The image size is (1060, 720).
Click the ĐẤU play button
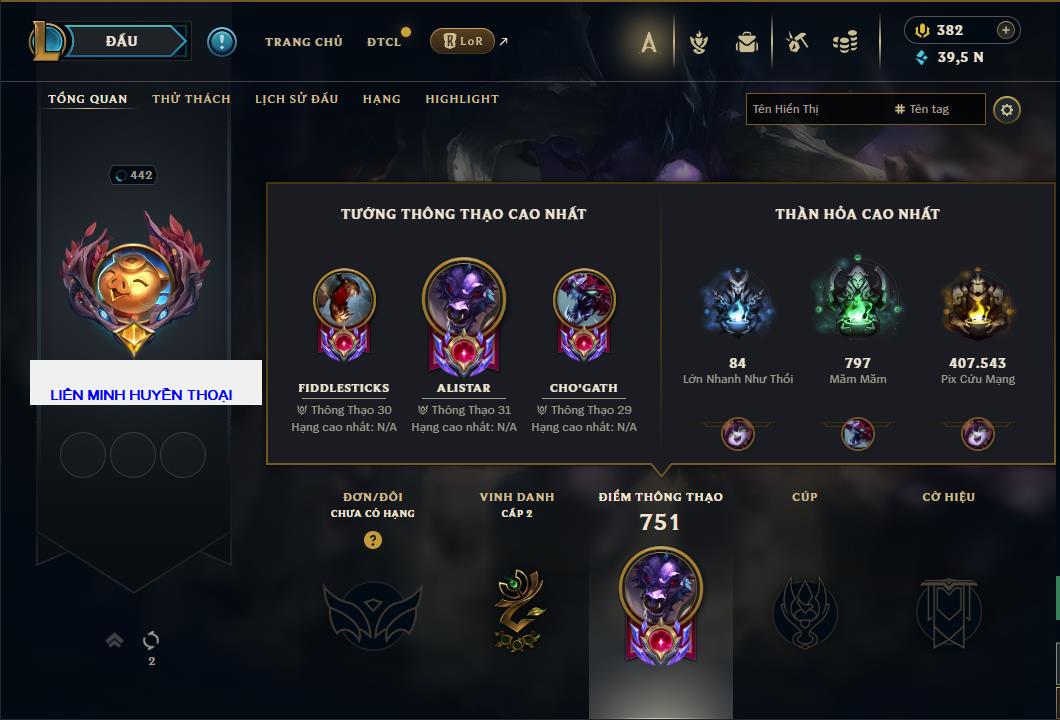pos(121,41)
